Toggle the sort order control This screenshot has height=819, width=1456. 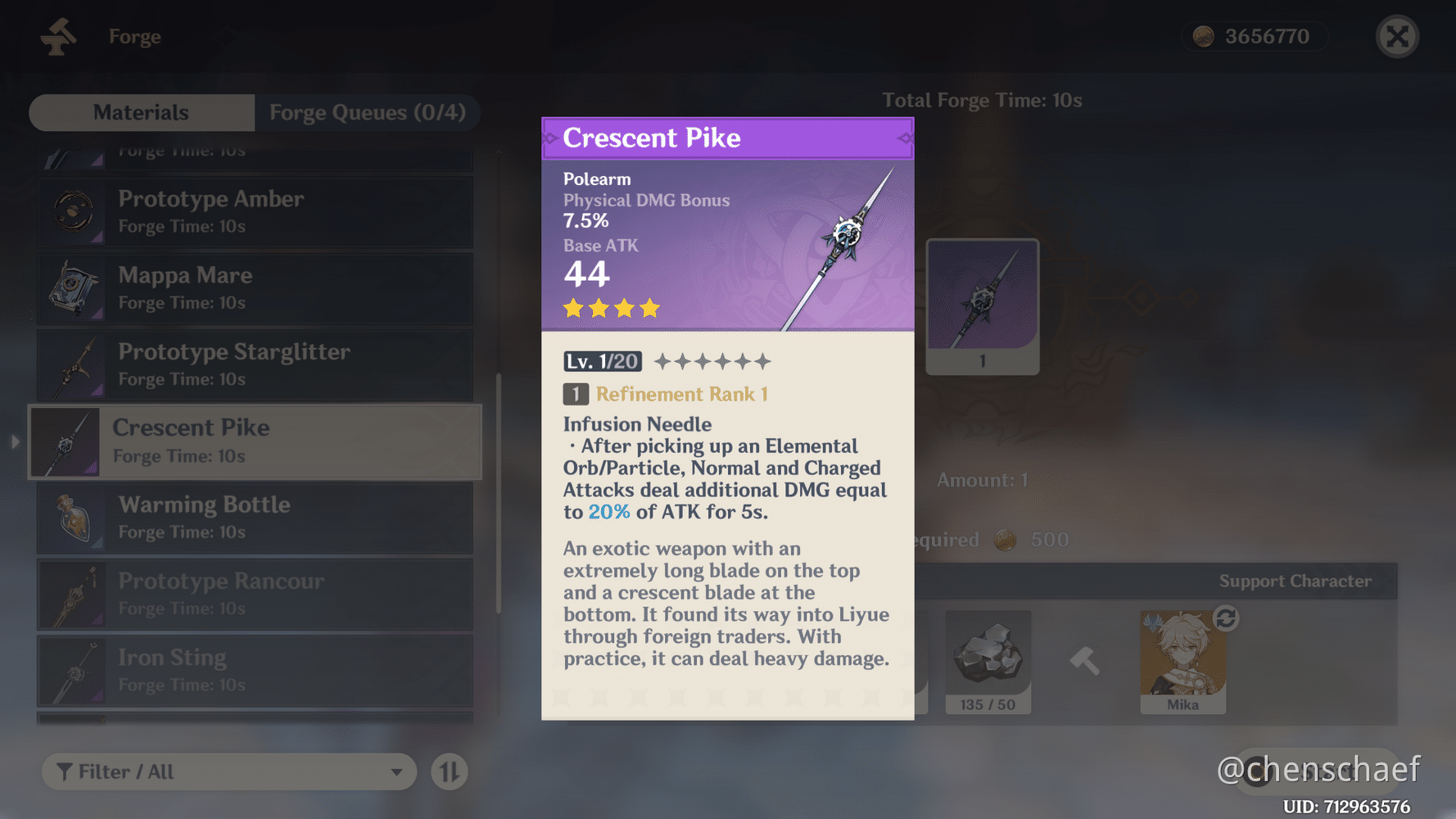click(448, 771)
